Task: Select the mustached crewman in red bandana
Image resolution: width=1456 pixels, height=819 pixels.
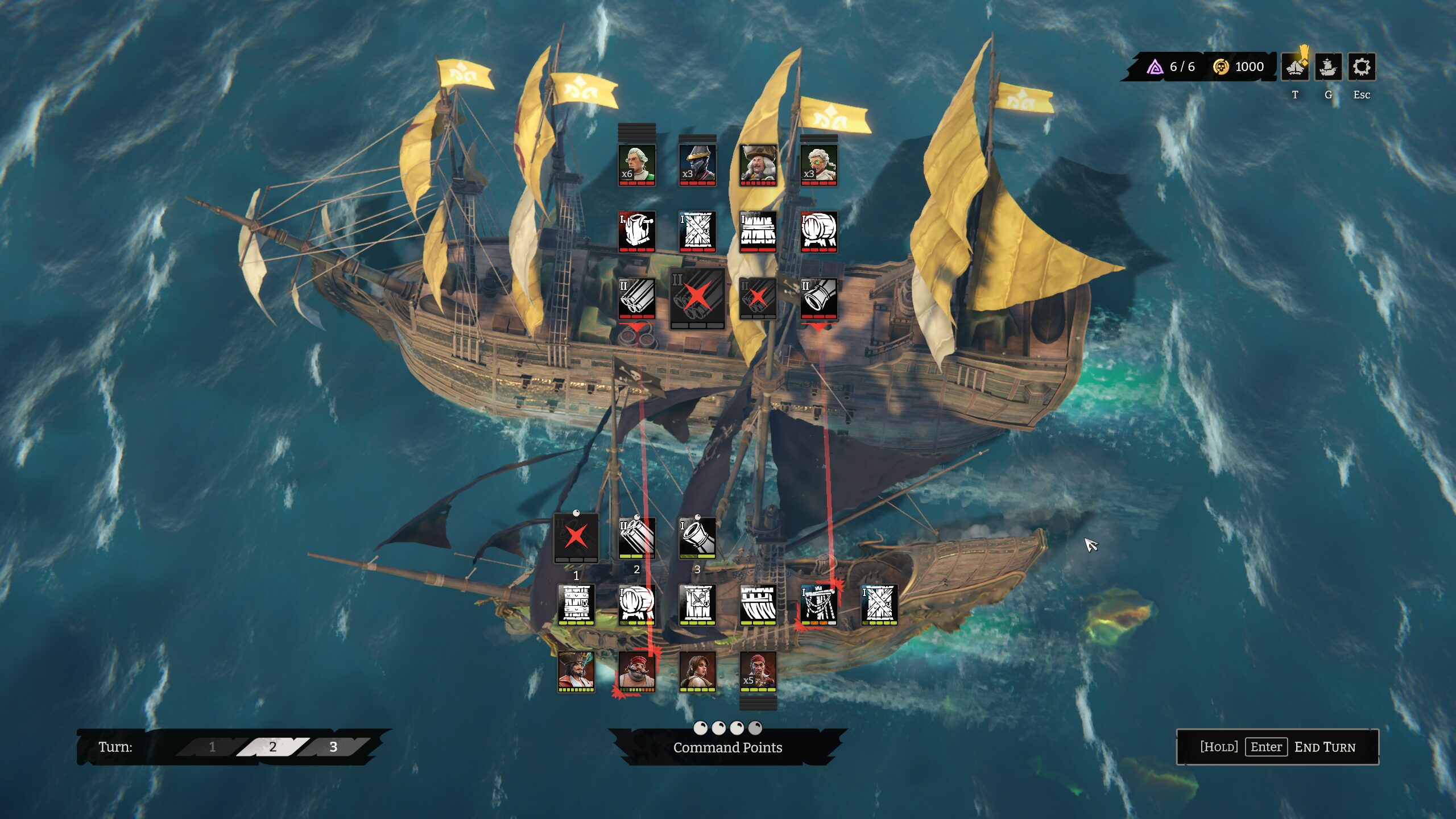Action: 636,671
